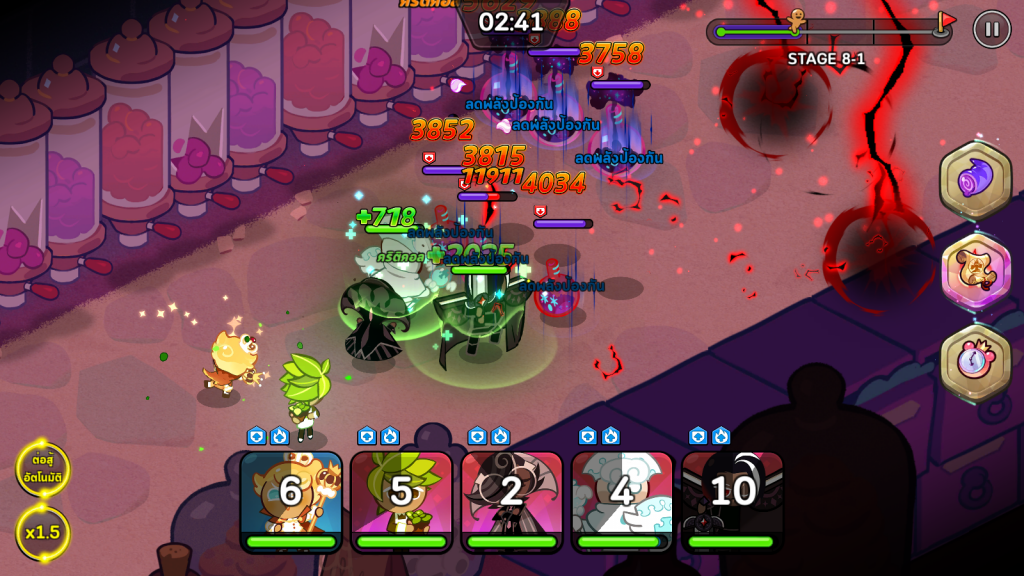Select the green herb cookie skill card
This screenshot has height=576, width=1024.
(x=401, y=497)
